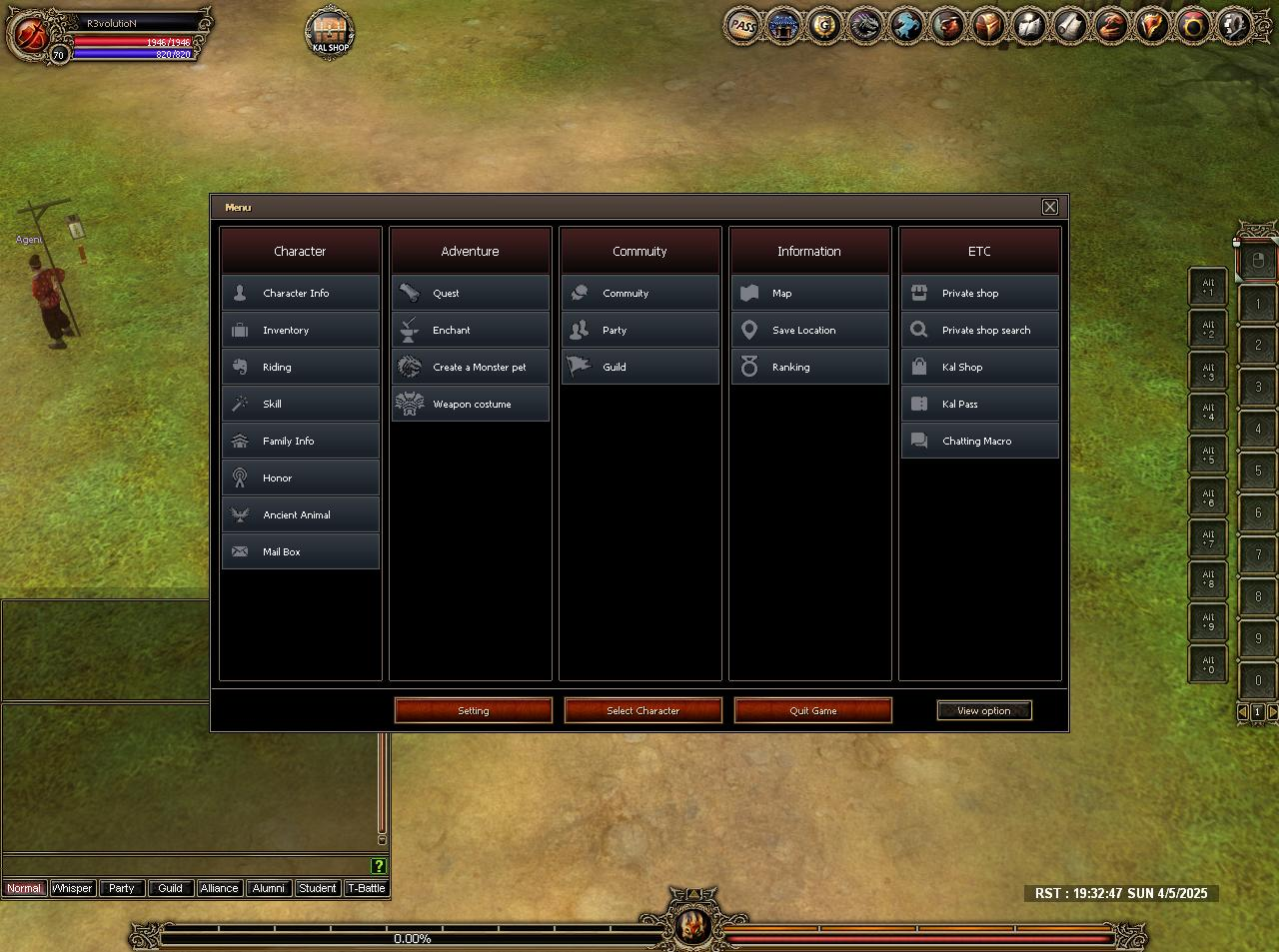Click the View option button
This screenshot has height=952, width=1279.
tap(984, 710)
